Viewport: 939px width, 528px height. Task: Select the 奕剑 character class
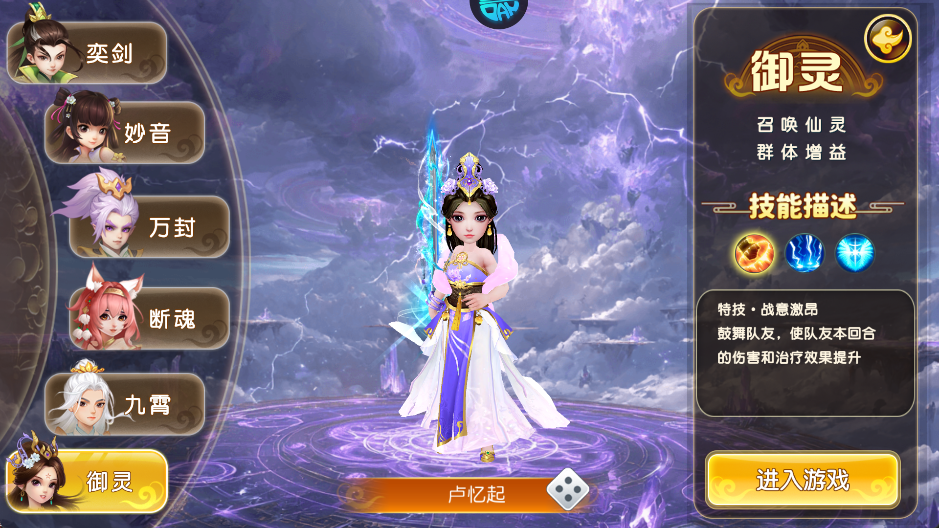pyautogui.click(x=90, y=53)
